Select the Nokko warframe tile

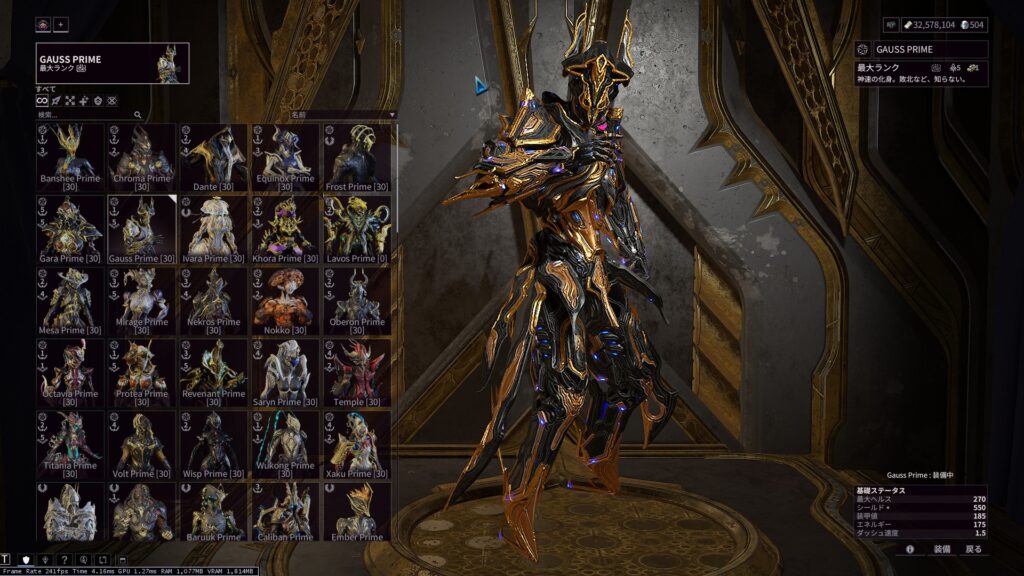[285, 301]
